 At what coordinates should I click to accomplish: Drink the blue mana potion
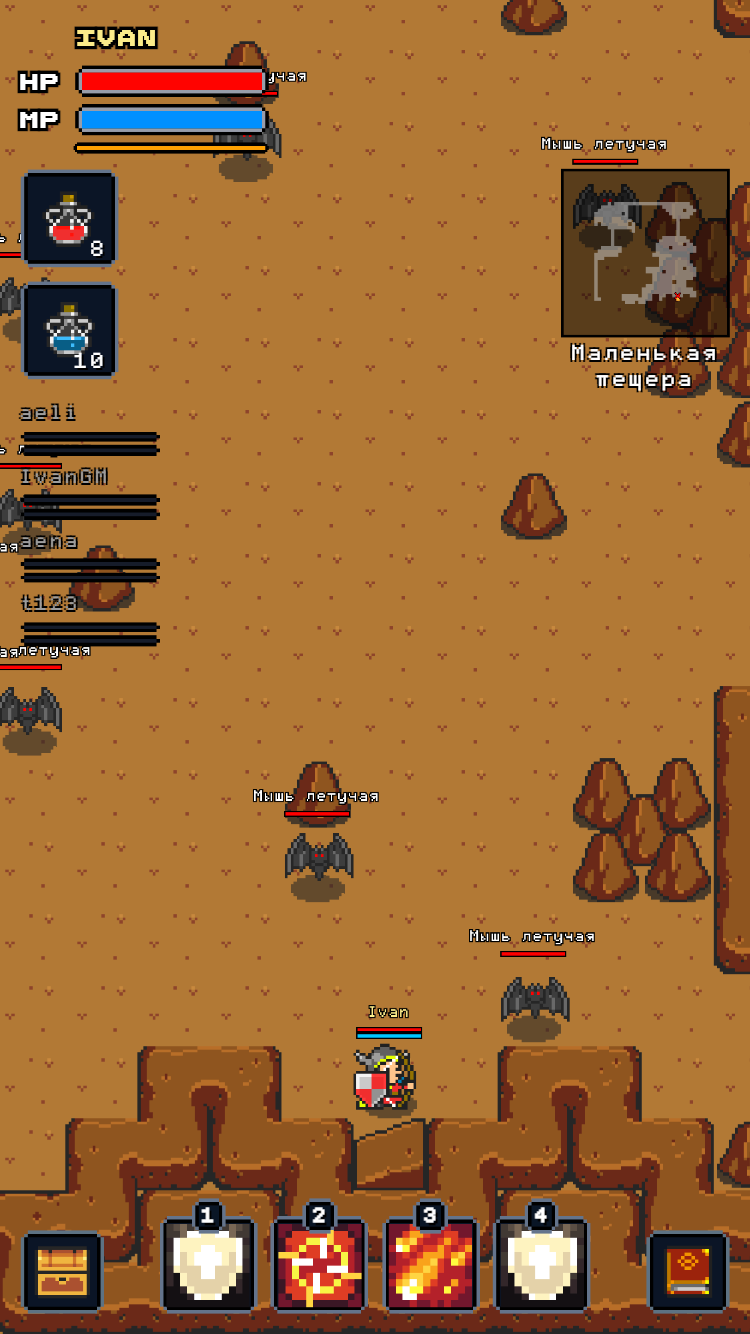point(70,330)
